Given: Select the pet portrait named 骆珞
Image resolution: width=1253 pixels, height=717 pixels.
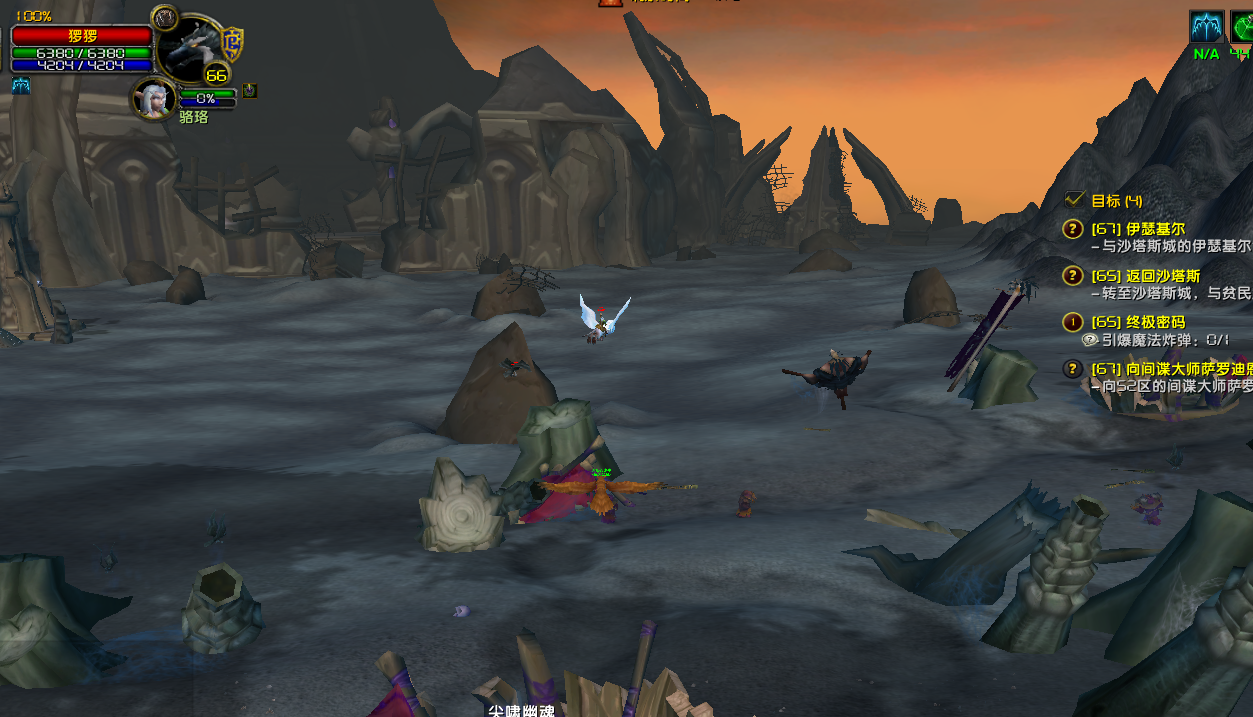Looking at the screenshot, I should 155,98.
